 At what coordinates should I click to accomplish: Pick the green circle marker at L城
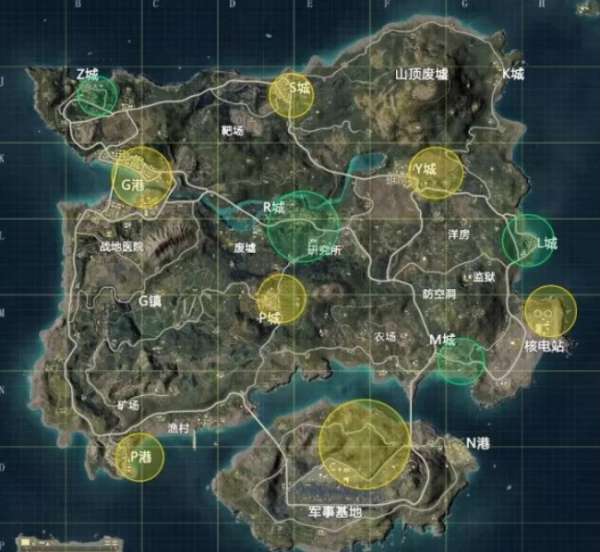[x=527, y=241]
